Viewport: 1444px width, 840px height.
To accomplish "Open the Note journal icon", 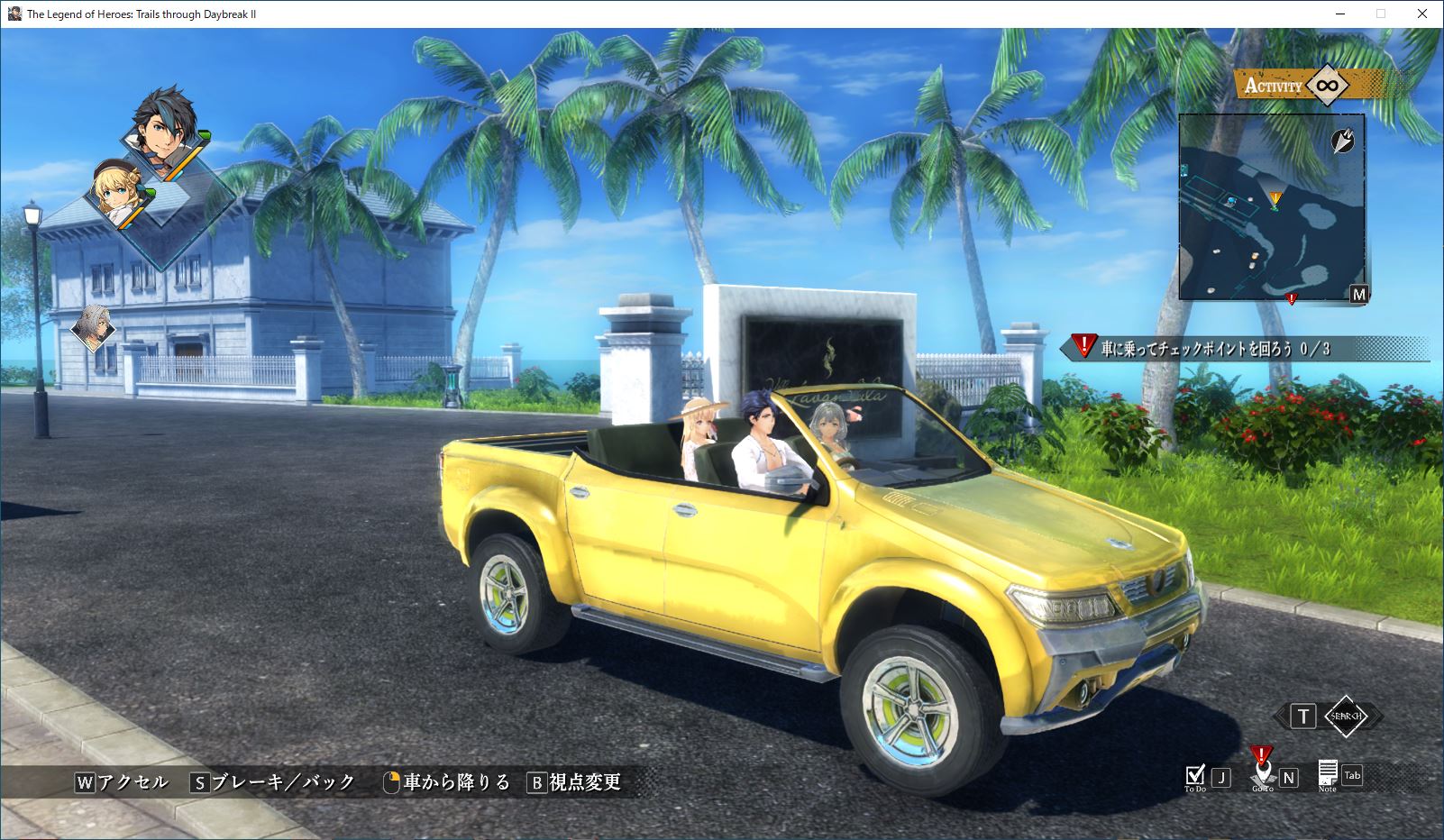I will click(1328, 773).
